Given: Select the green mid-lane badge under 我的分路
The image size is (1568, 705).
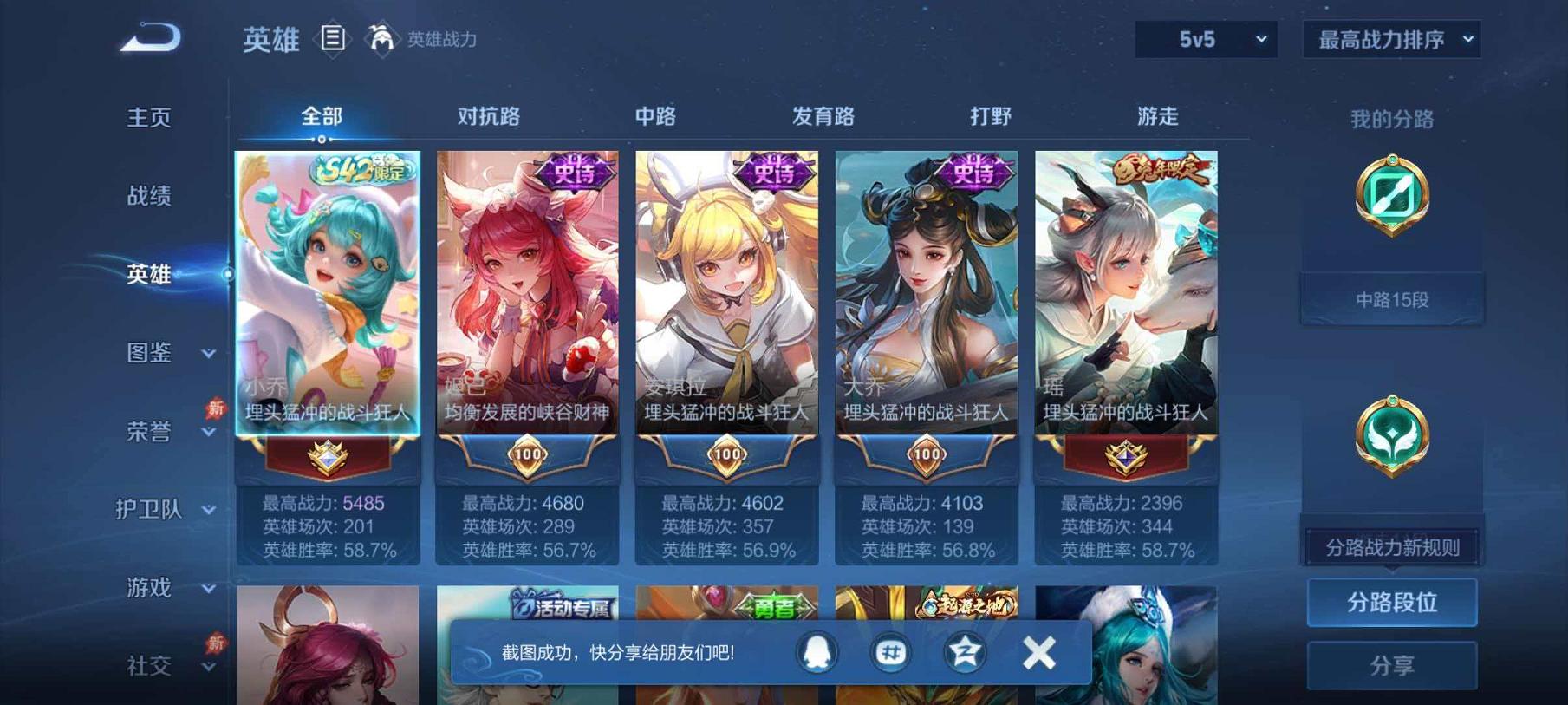Looking at the screenshot, I should click(x=1391, y=194).
